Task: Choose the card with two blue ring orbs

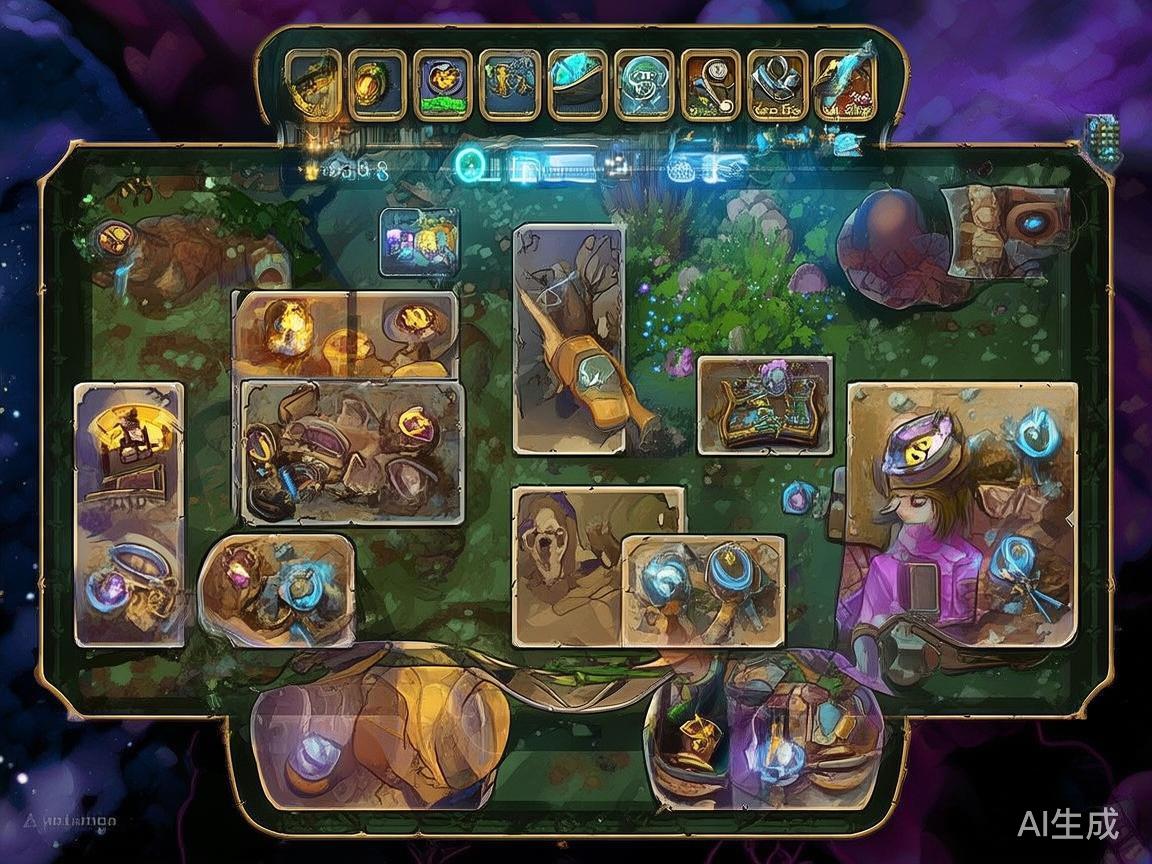Action: [703, 589]
